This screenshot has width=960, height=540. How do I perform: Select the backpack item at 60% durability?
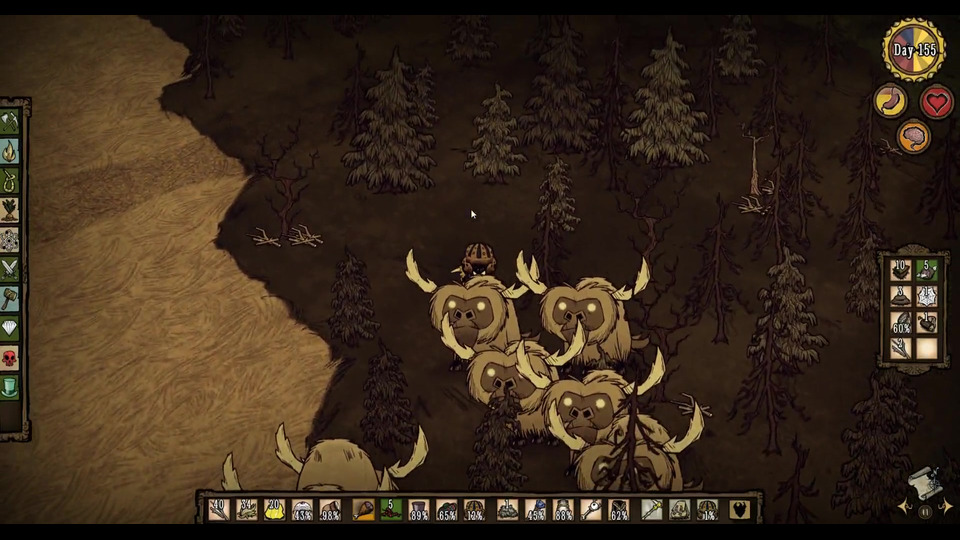pos(901,322)
